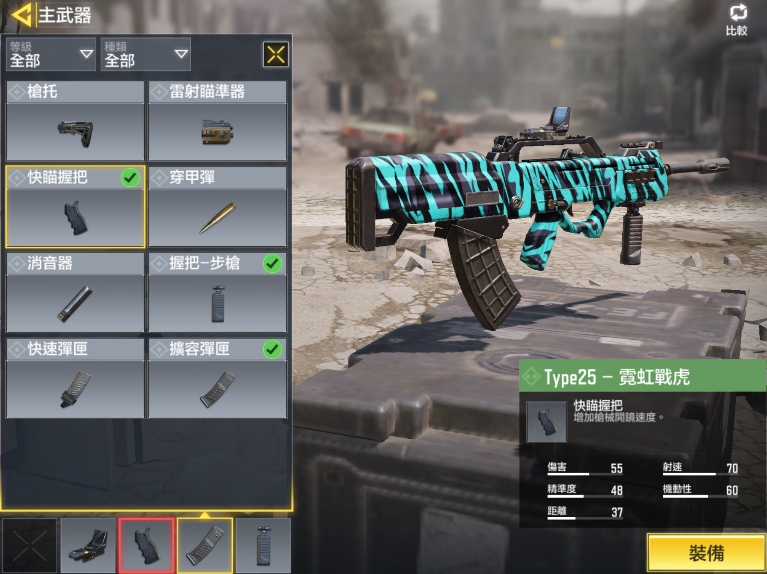Image resolution: width=767 pixels, height=574 pixels.
Task: Choose the 握把-步槍 rifle foregrip attachment
Action: coord(217,292)
